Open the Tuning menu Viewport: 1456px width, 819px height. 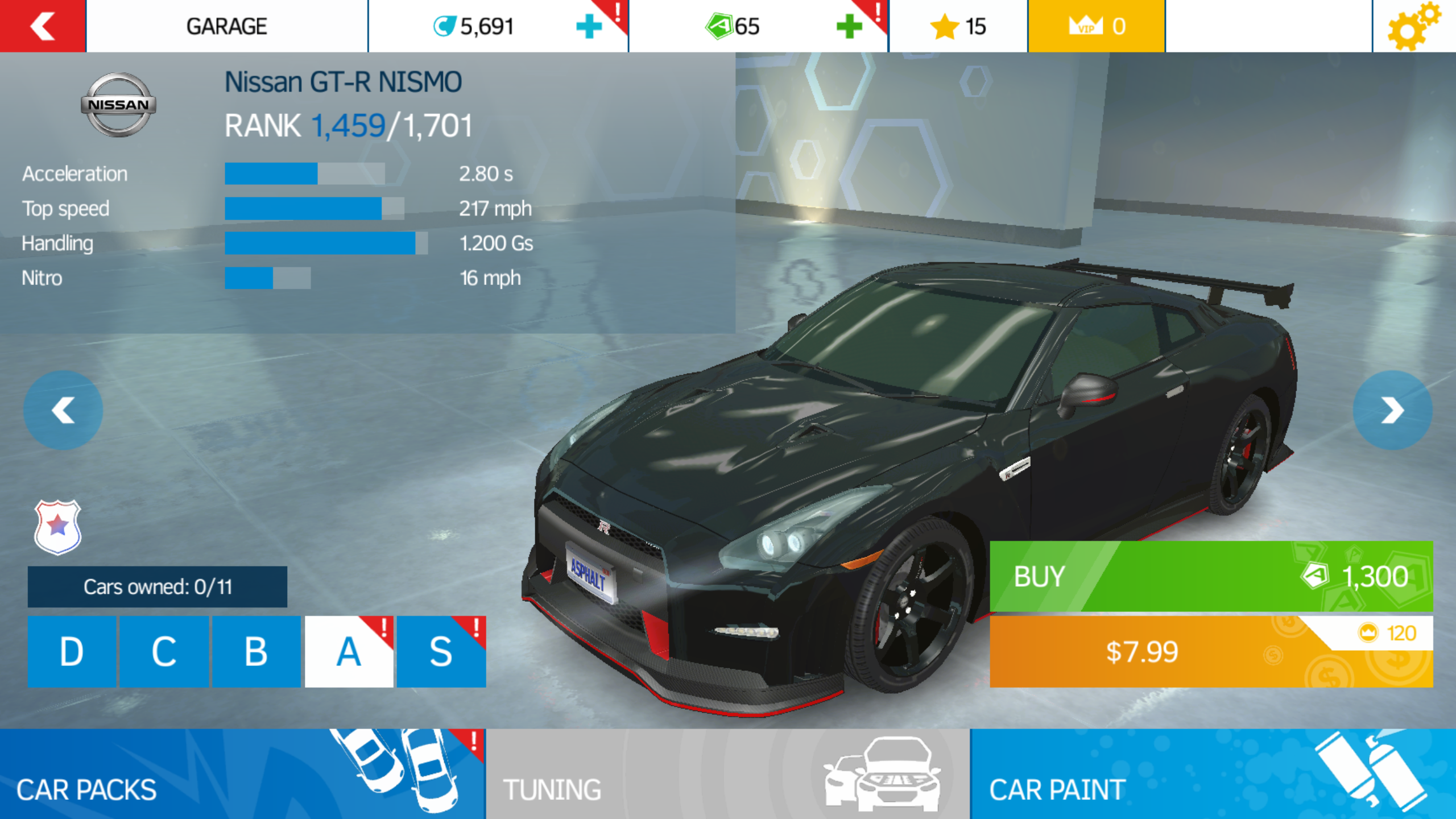pos(728,774)
